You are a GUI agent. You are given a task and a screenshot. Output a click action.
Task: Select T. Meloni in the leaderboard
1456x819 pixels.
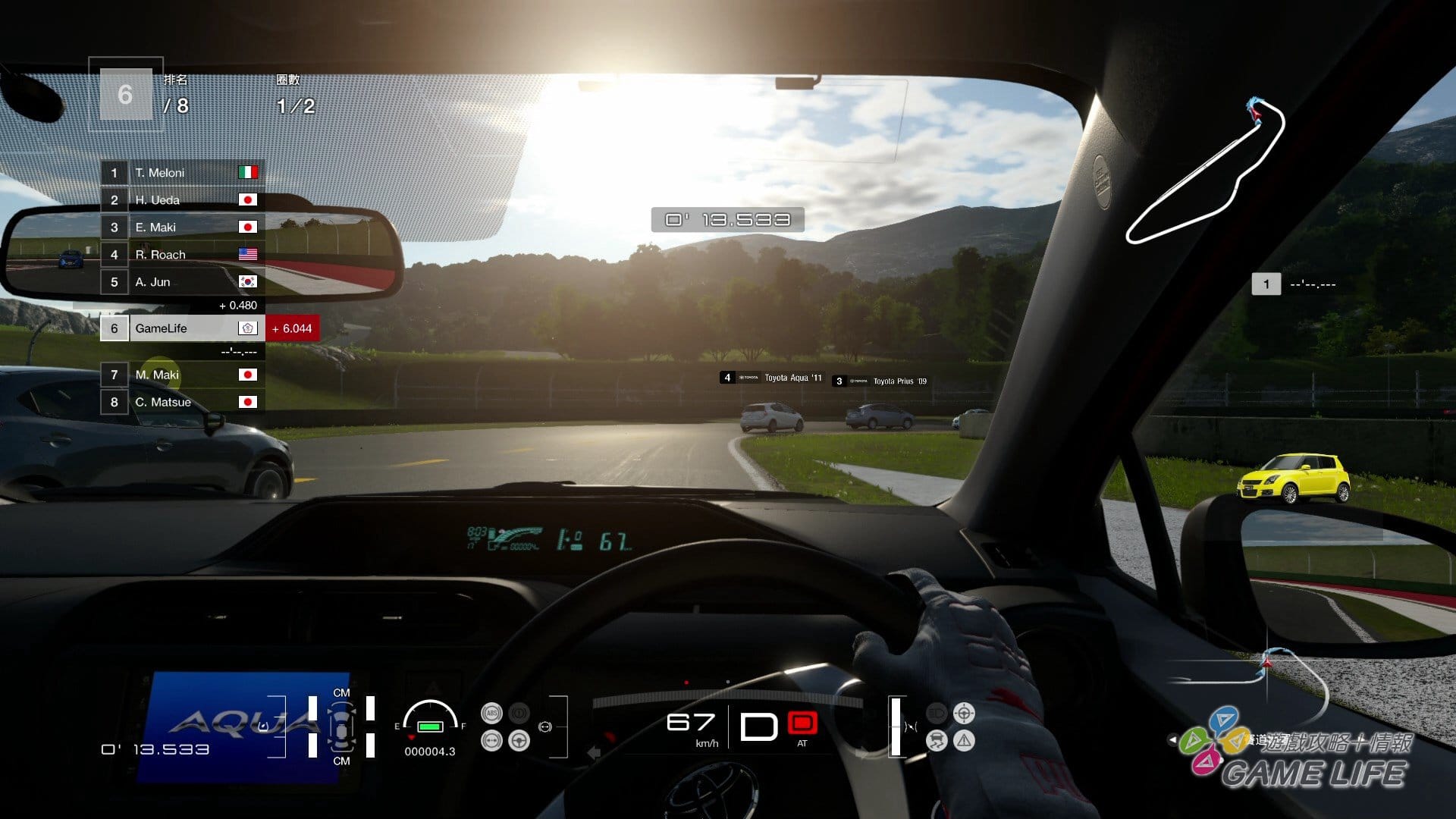182,173
